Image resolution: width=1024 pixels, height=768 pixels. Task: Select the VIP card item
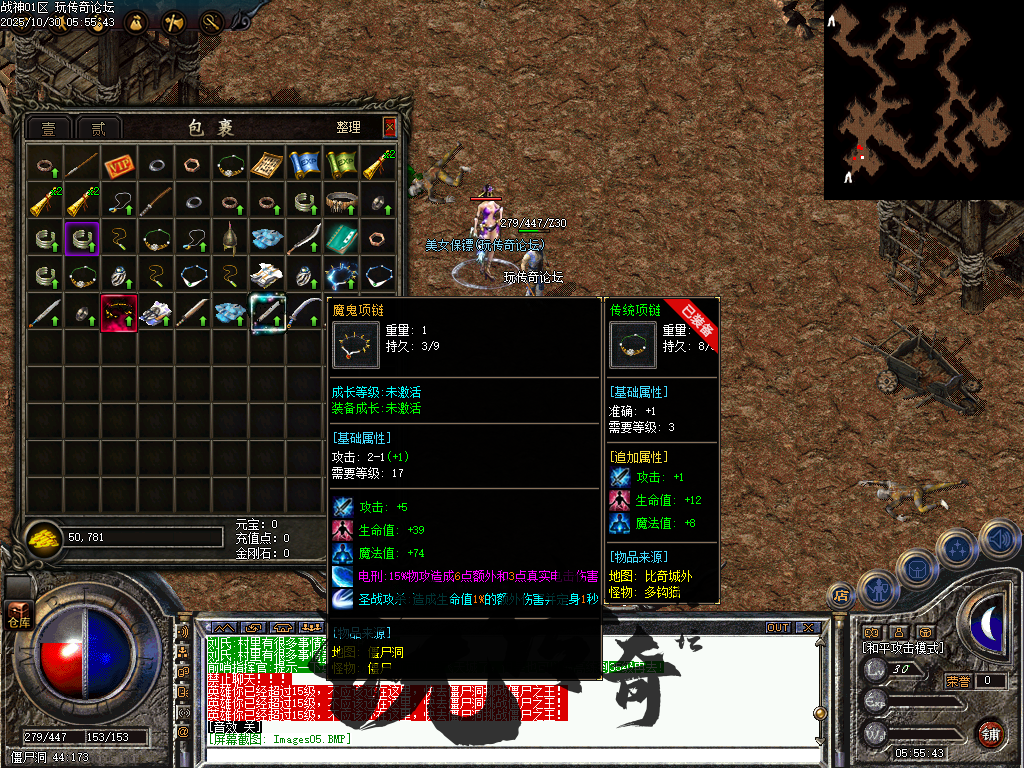(119, 164)
